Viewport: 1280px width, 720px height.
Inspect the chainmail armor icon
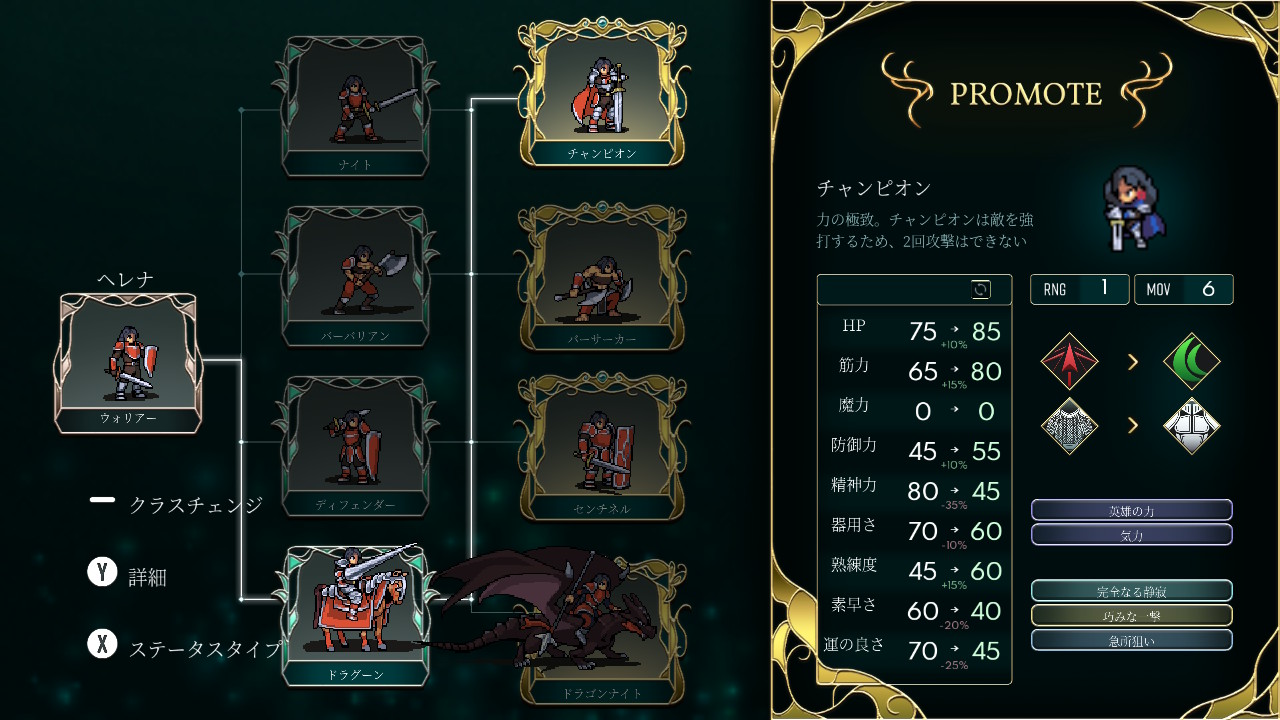[1069, 425]
